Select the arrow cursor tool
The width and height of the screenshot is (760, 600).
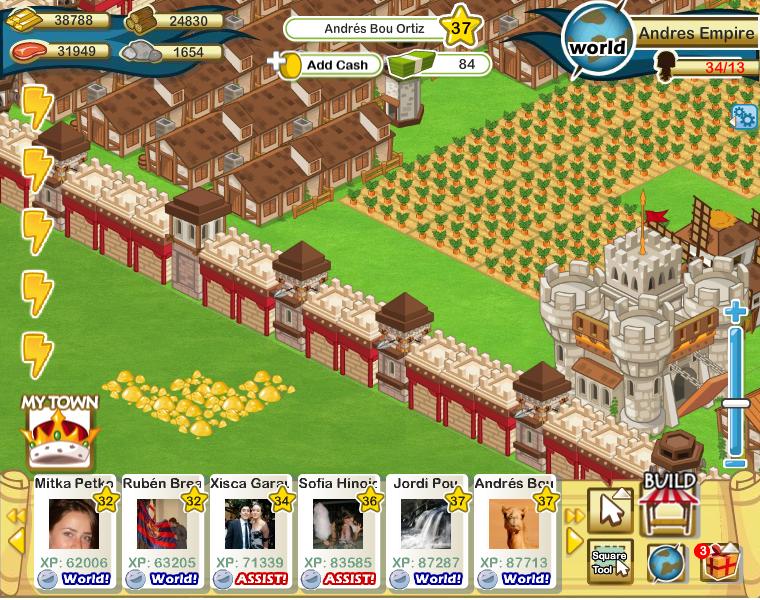[x=610, y=510]
